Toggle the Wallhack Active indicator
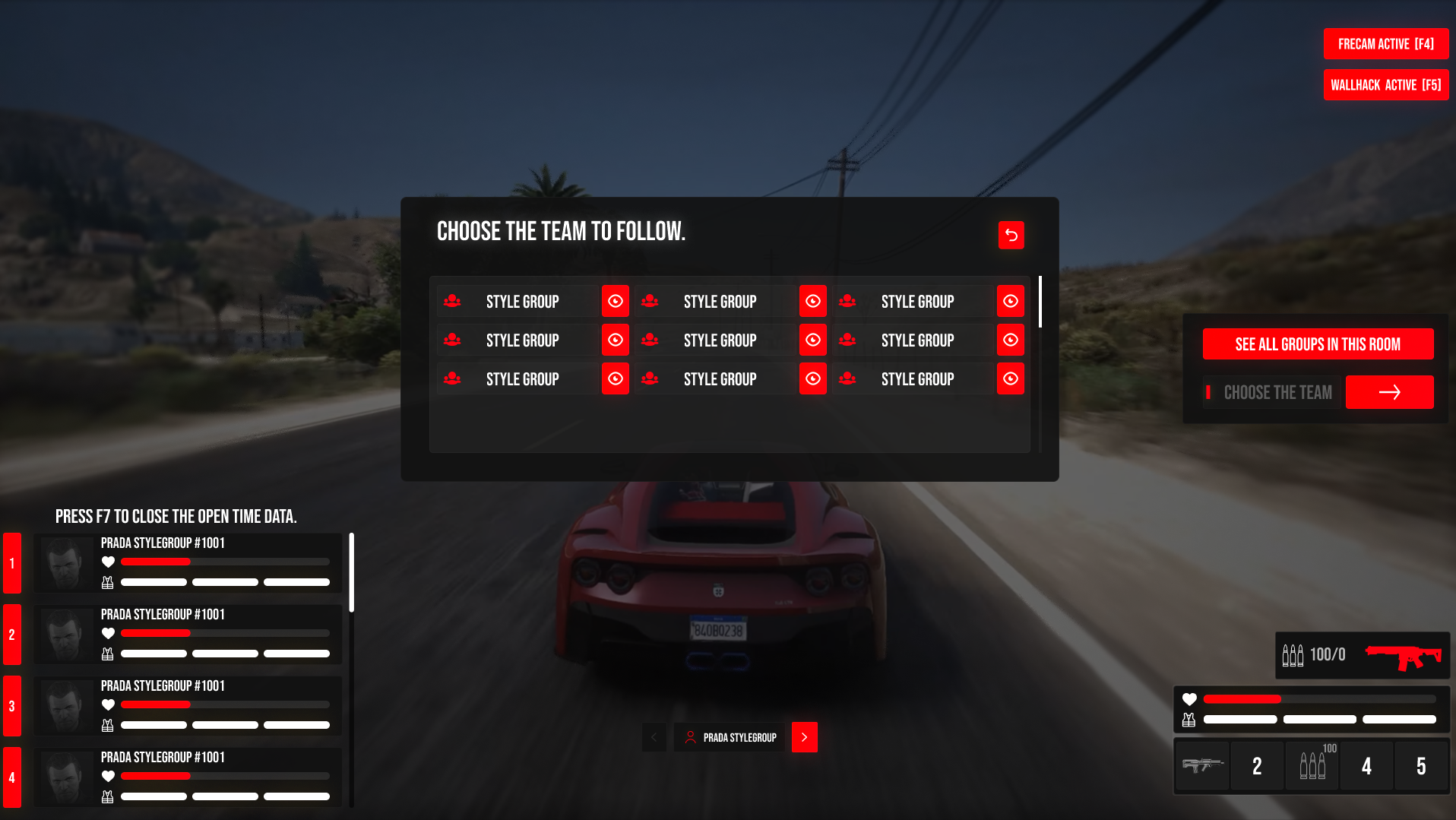Viewport: 1456px width, 820px height. tap(1385, 85)
